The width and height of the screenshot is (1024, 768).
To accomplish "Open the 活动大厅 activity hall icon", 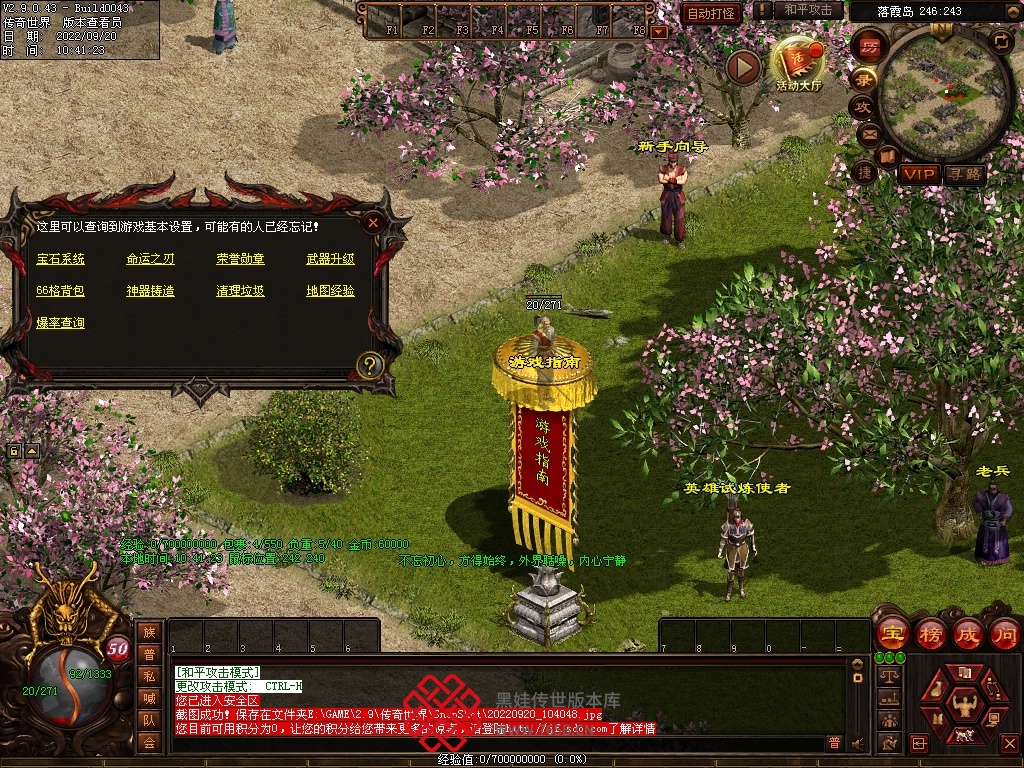I will point(798,65).
